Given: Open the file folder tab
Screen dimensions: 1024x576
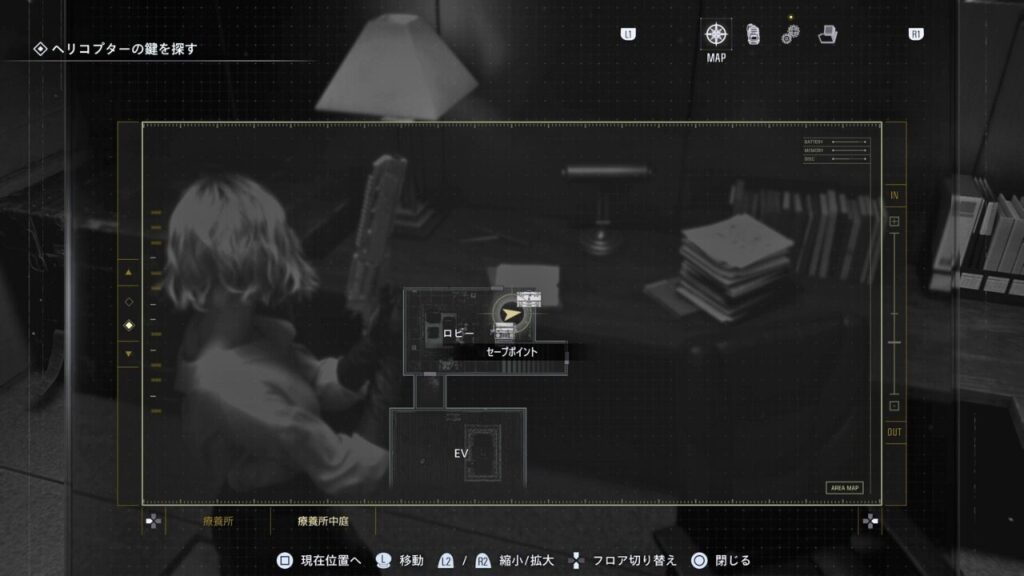Looking at the screenshot, I should pyautogui.click(x=827, y=34).
